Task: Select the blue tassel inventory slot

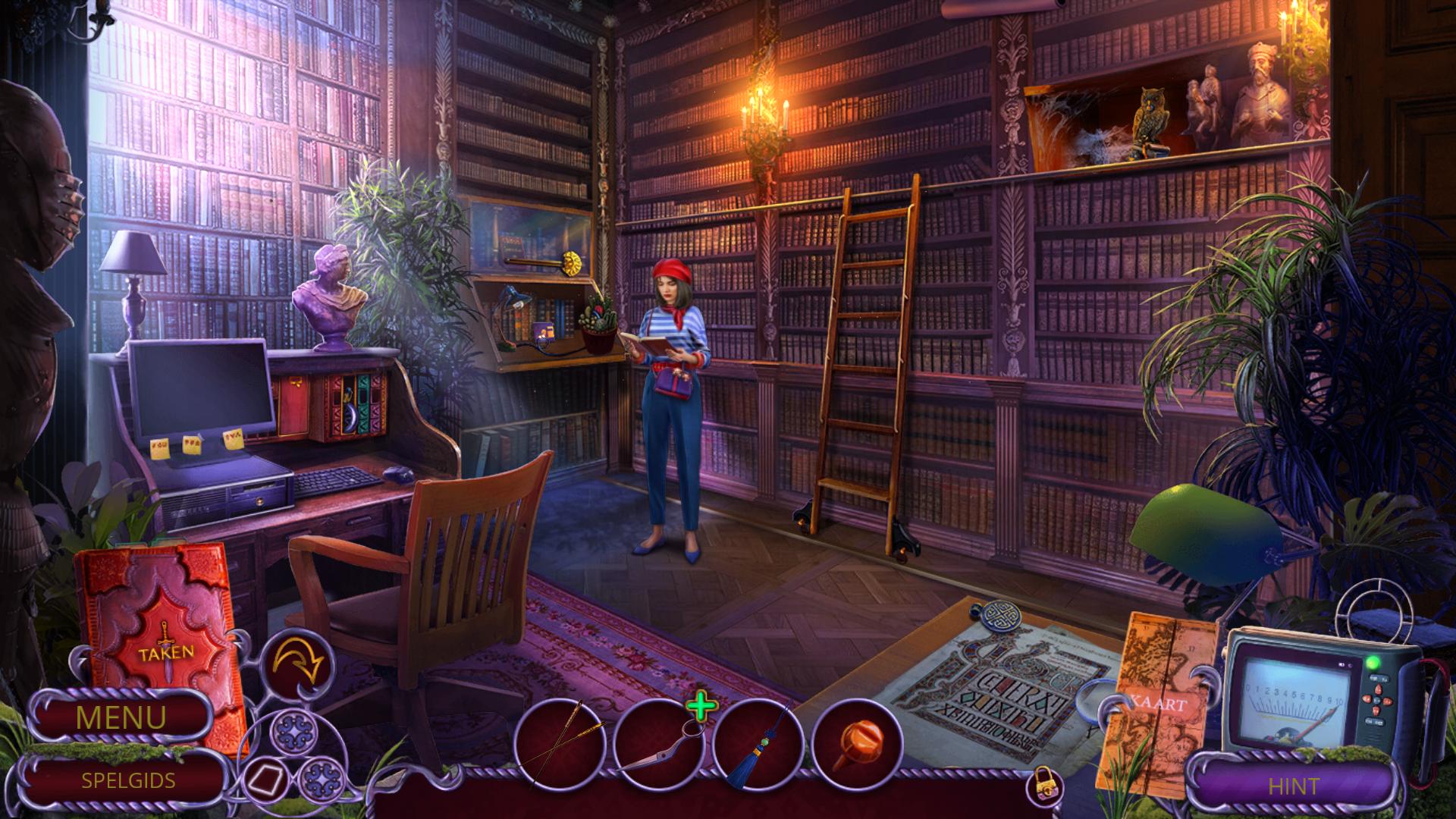Action: (x=757, y=743)
